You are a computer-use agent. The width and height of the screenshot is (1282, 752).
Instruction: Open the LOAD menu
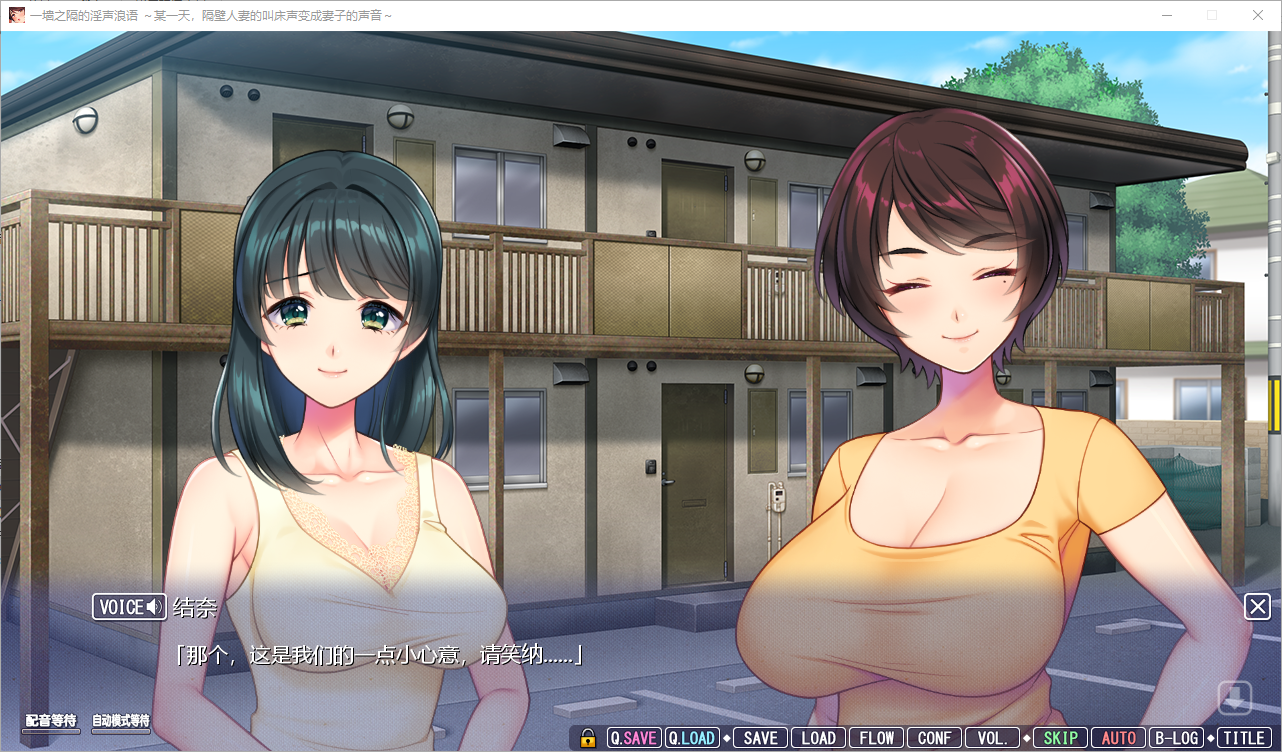click(818, 738)
